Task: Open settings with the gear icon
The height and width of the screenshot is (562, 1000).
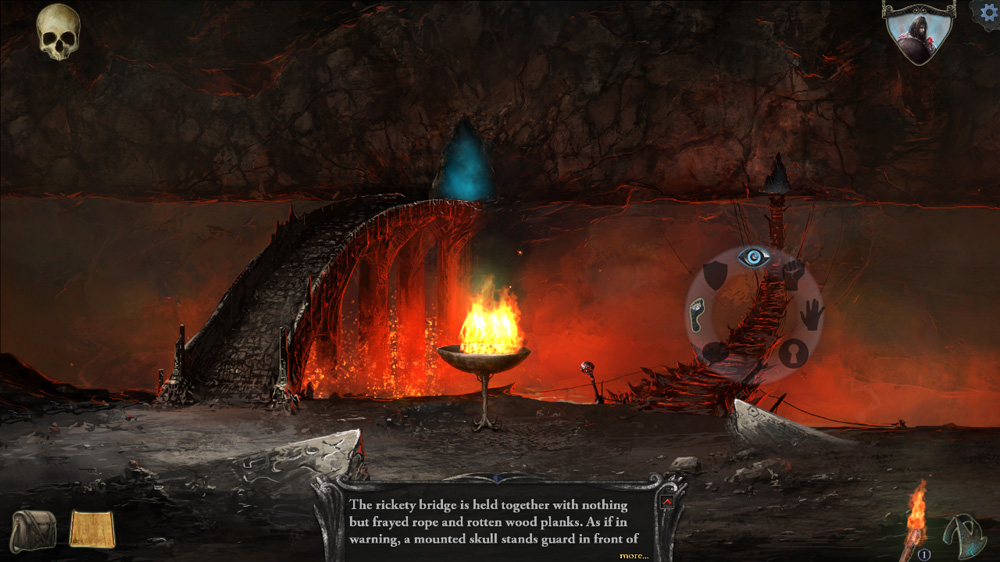Action: (987, 12)
